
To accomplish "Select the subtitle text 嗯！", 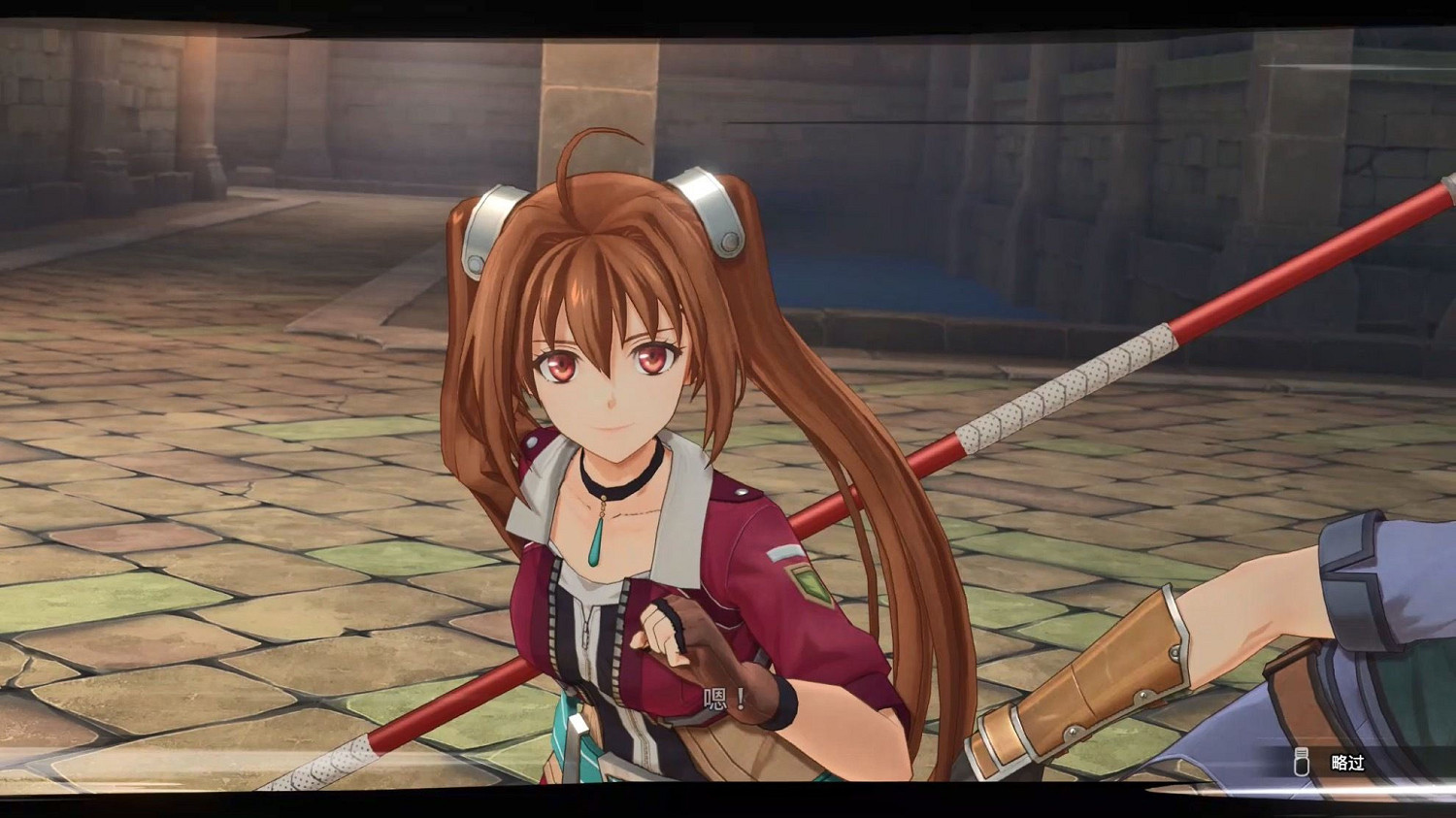I will pyautogui.click(x=722, y=696).
